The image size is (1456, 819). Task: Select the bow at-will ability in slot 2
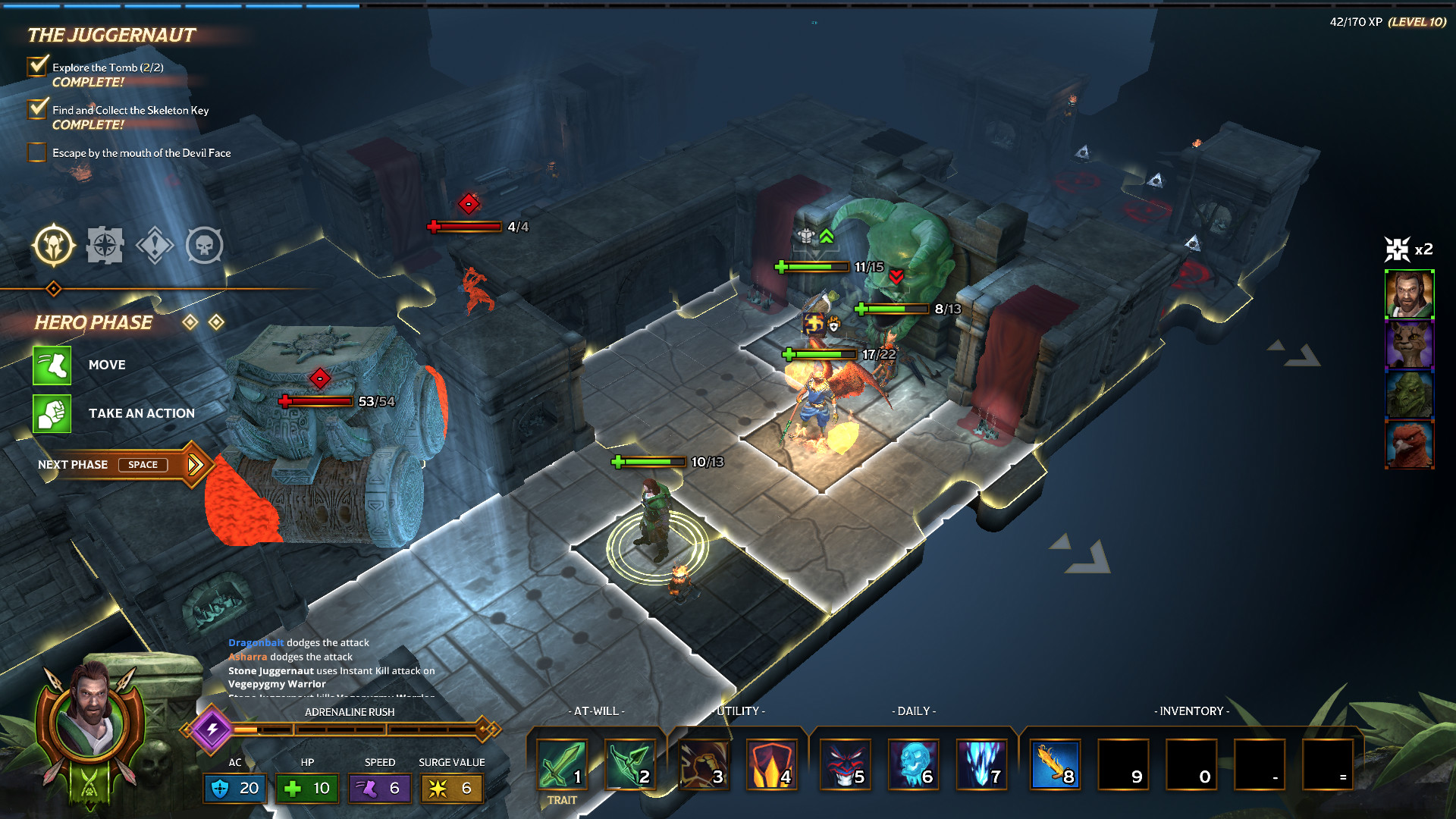(631, 764)
